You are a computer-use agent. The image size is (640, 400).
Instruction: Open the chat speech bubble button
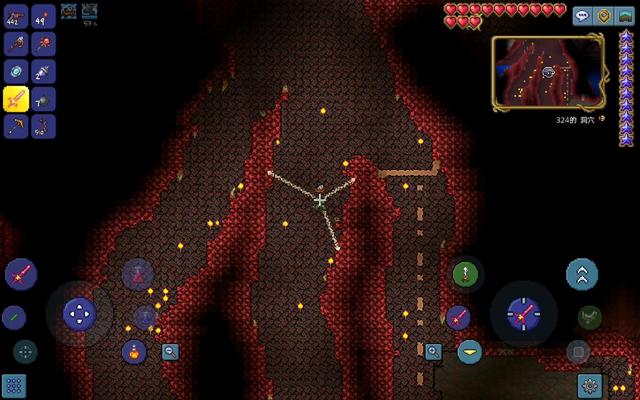coord(582,16)
